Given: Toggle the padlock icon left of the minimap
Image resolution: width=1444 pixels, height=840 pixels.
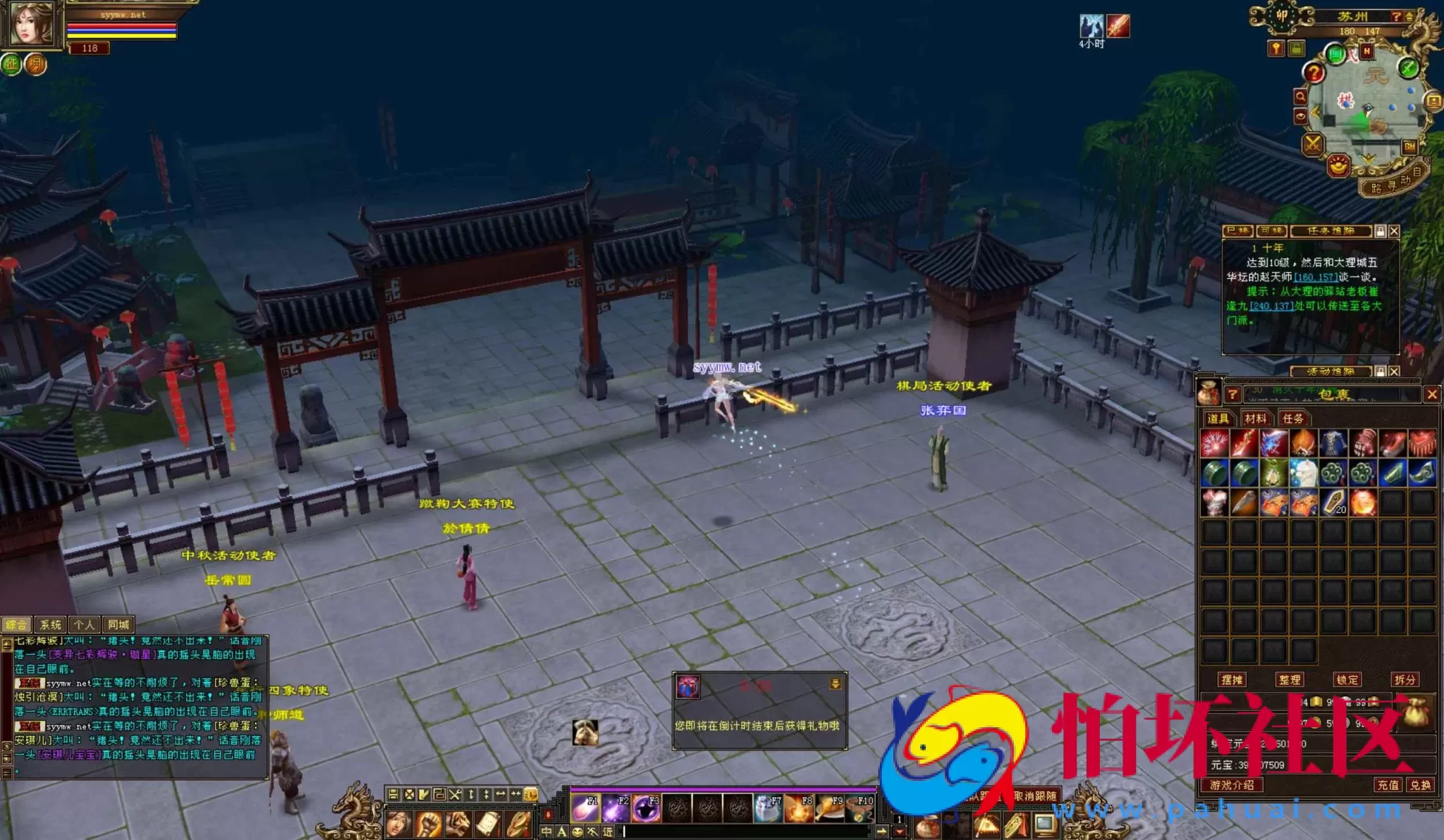Looking at the screenshot, I should (1297, 49).
